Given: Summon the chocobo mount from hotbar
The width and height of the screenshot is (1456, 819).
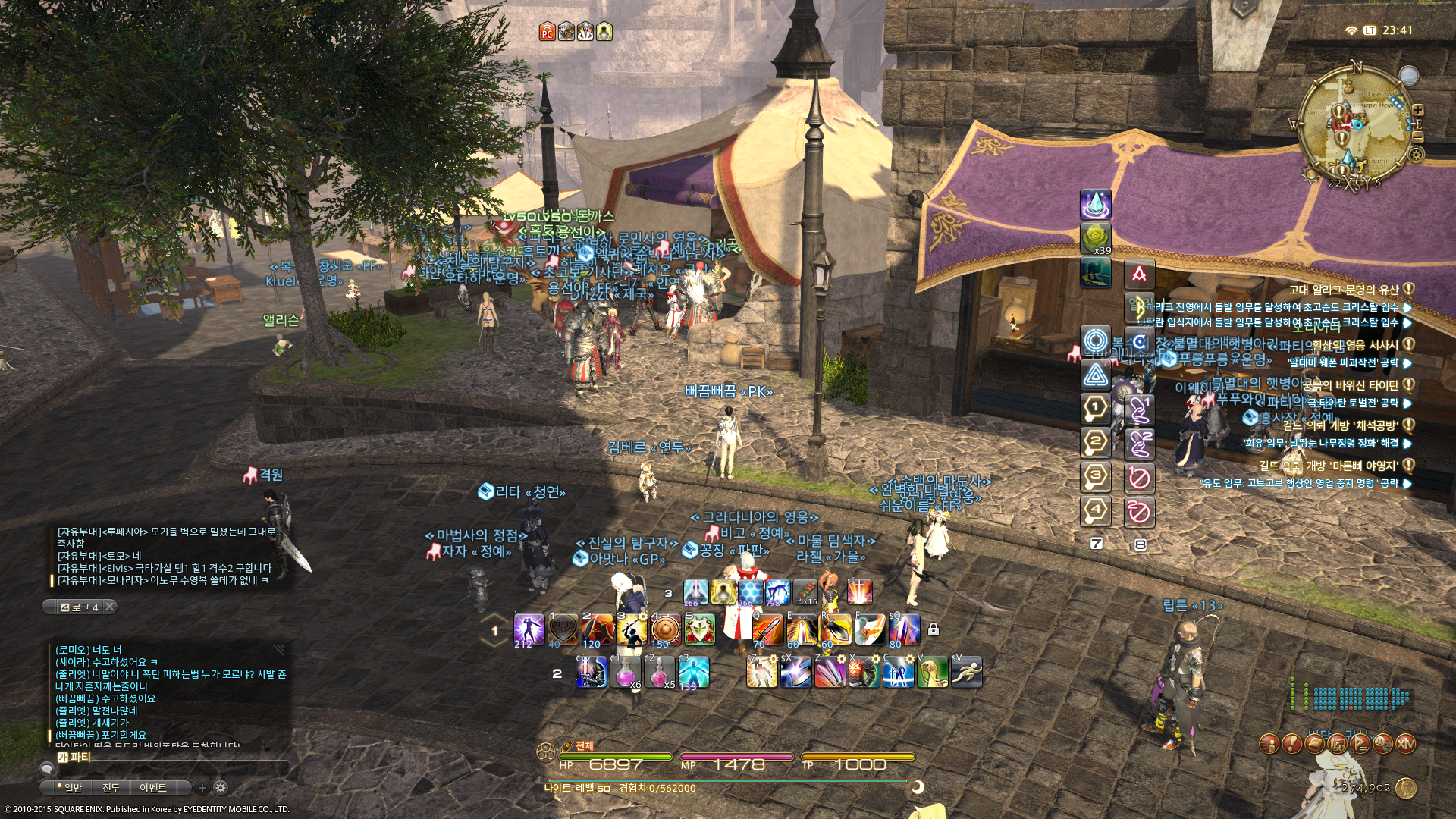Looking at the screenshot, I should (932, 672).
